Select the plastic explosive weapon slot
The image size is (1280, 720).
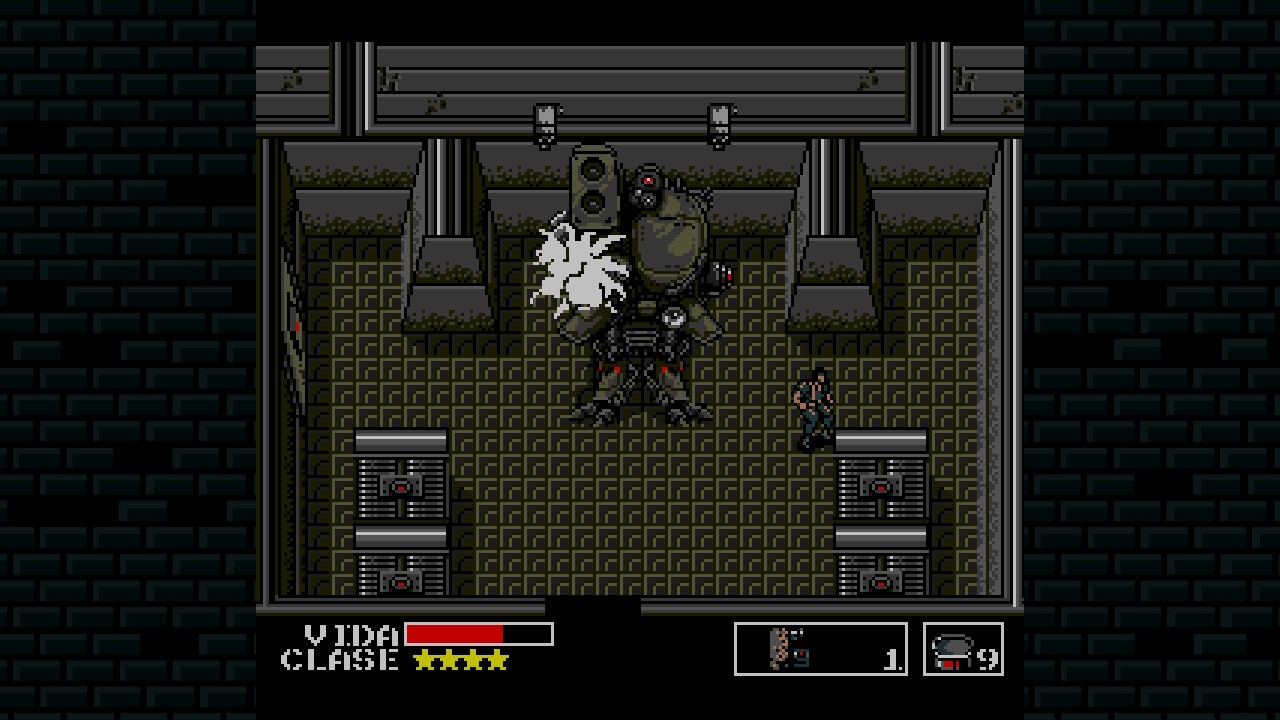tap(820, 649)
